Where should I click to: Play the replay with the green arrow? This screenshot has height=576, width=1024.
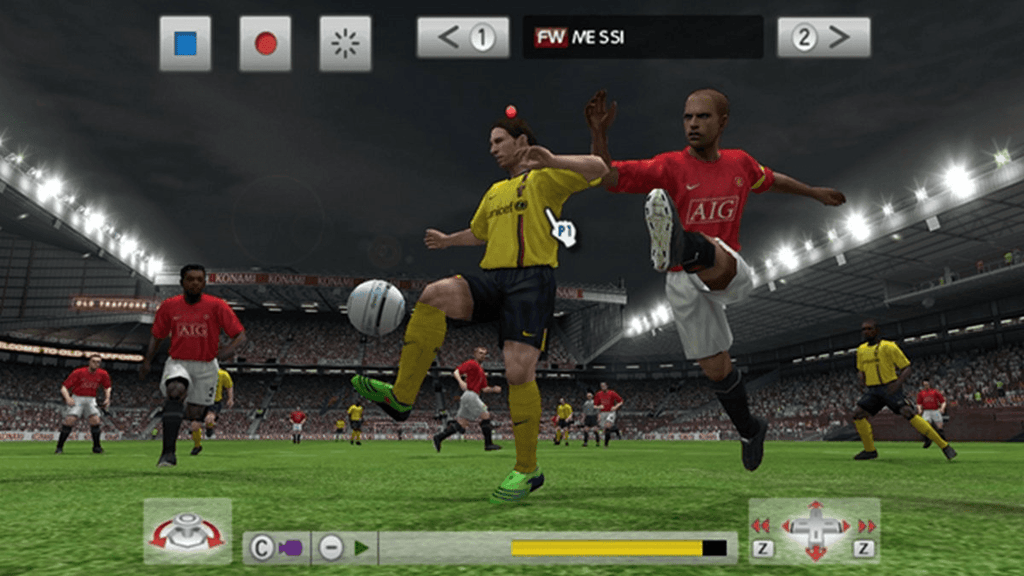pos(361,548)
